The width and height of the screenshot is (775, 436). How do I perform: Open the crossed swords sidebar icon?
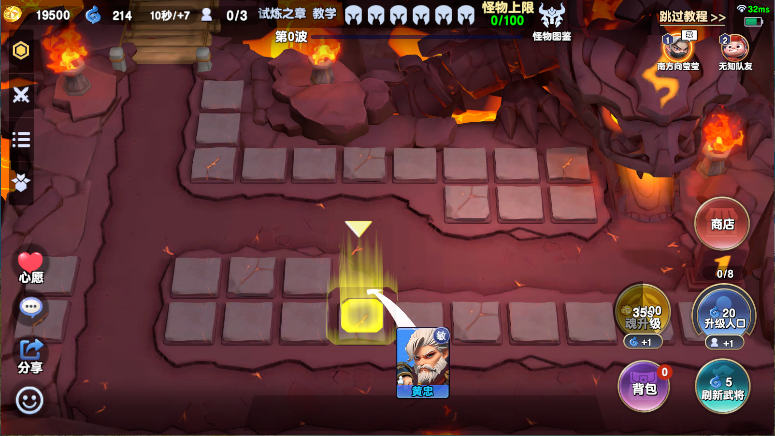21,95
